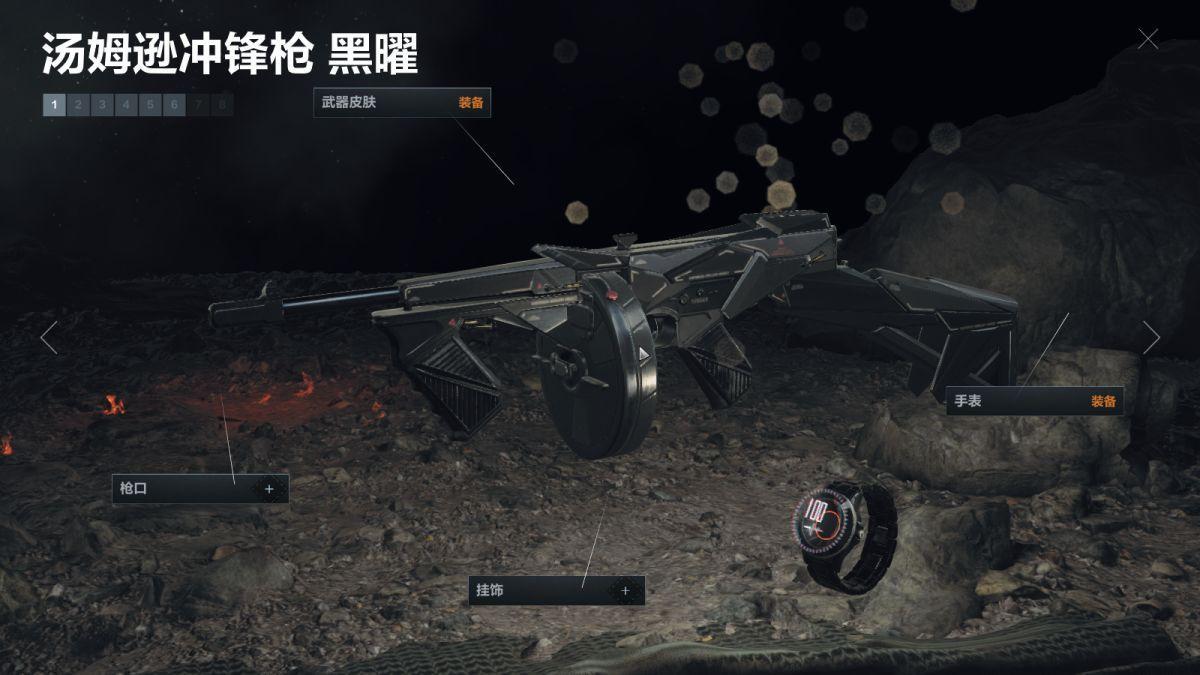Advance to the next weapon with right arrow
Image resolution: width=1200 pixels, height=675 pixels.
tap(1152, 338)
